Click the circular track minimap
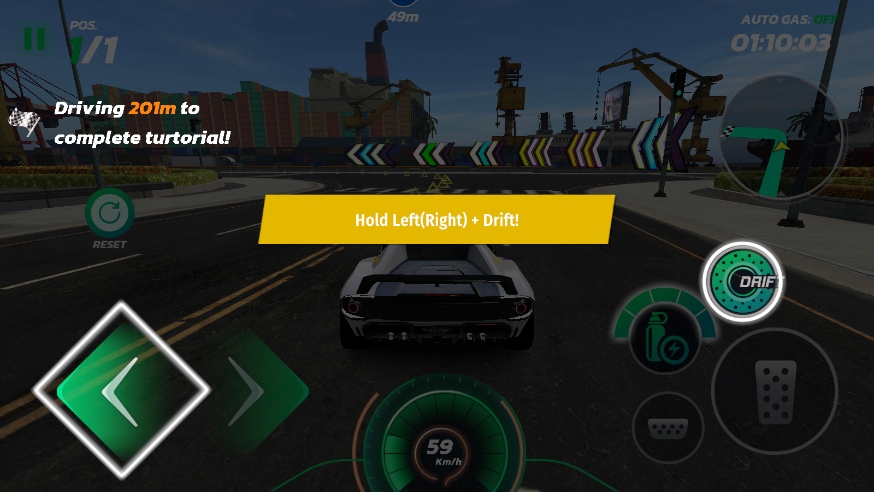 coord(781,140)
